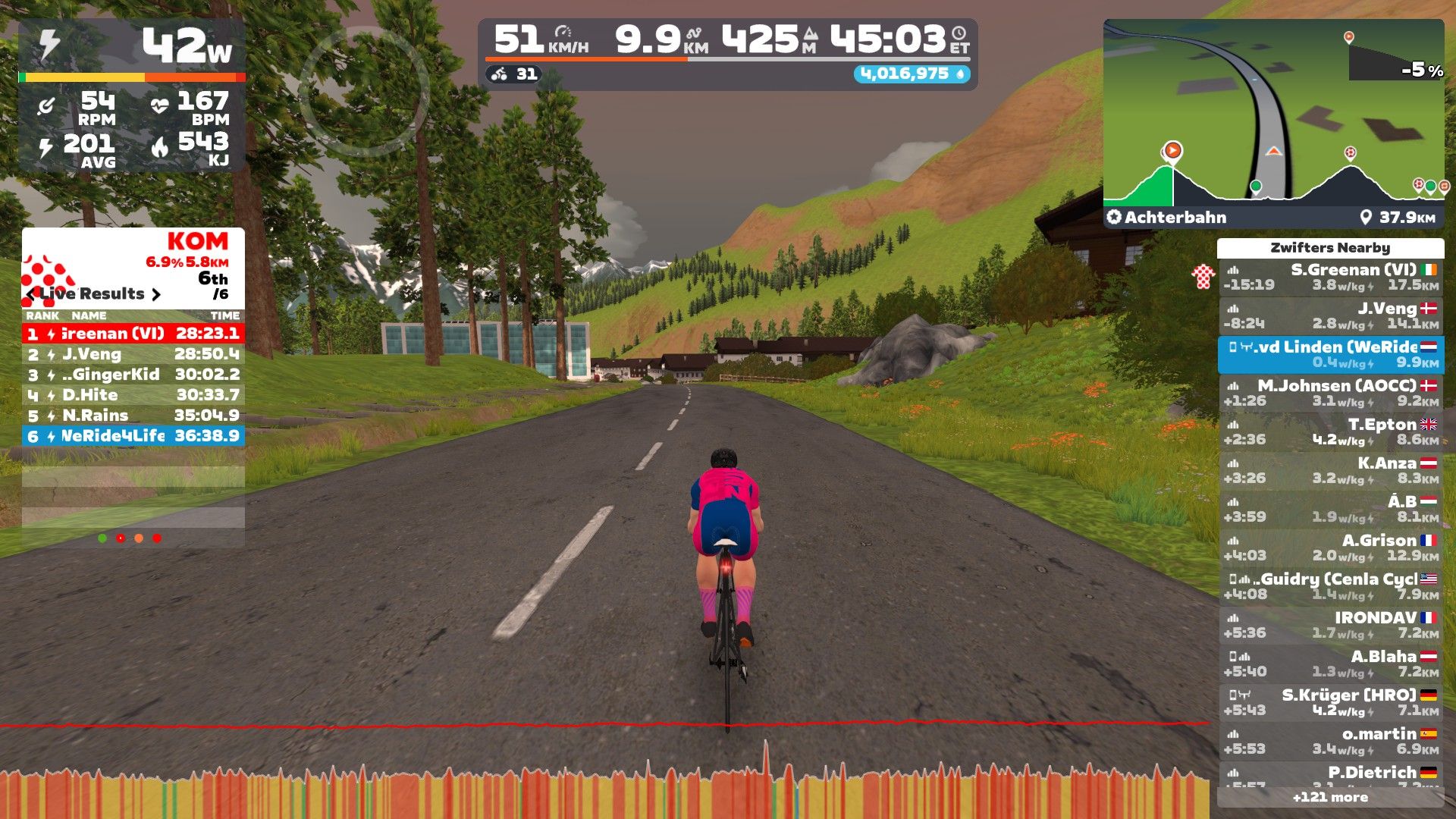Choose o.martin from nearby Zwifters
Viewport: 1456px width, 819px height.
click(x=1331, y=742)
